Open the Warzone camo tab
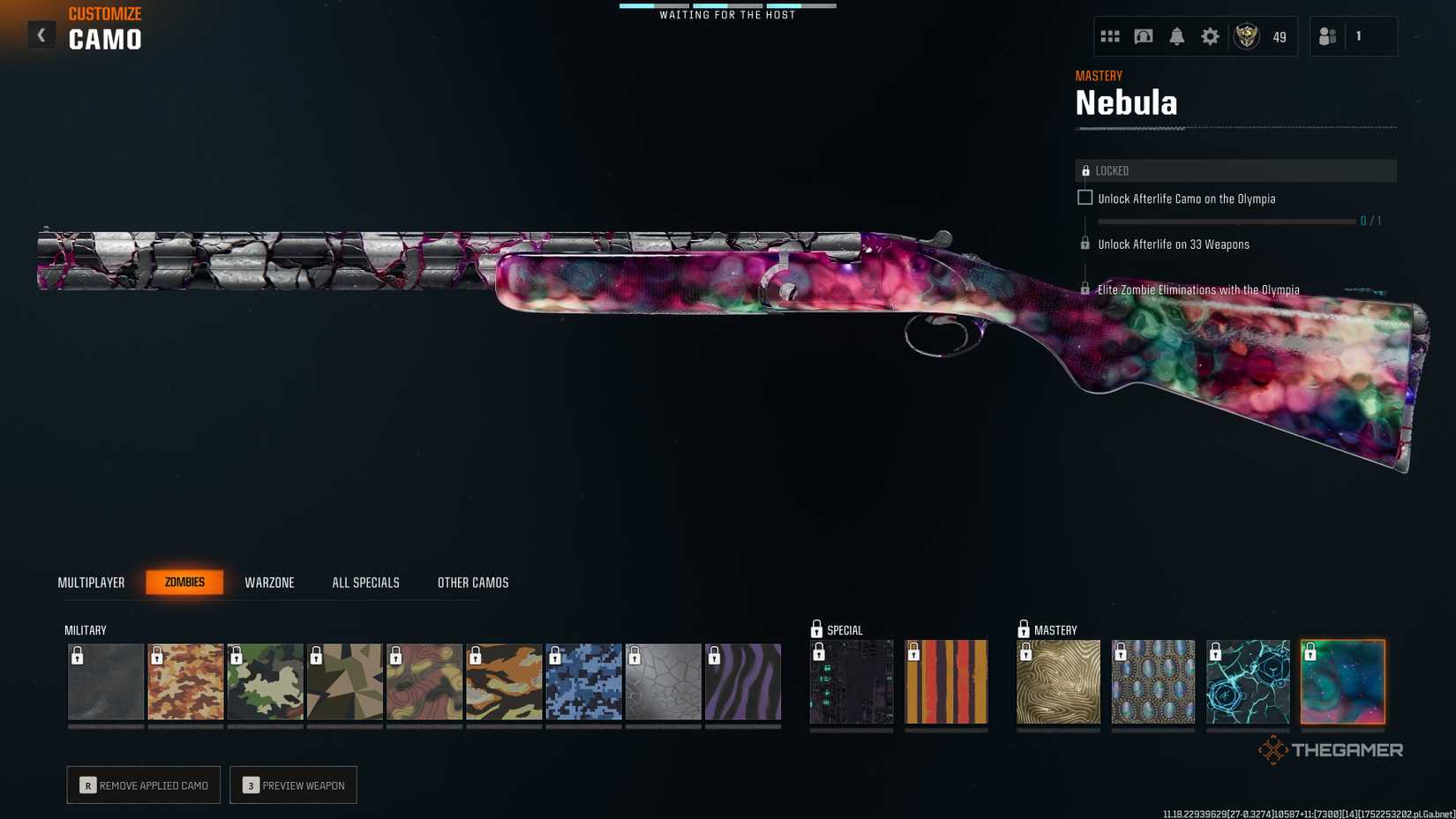Viewport: 1456px width, 819px height. click(x=269, y=582)
